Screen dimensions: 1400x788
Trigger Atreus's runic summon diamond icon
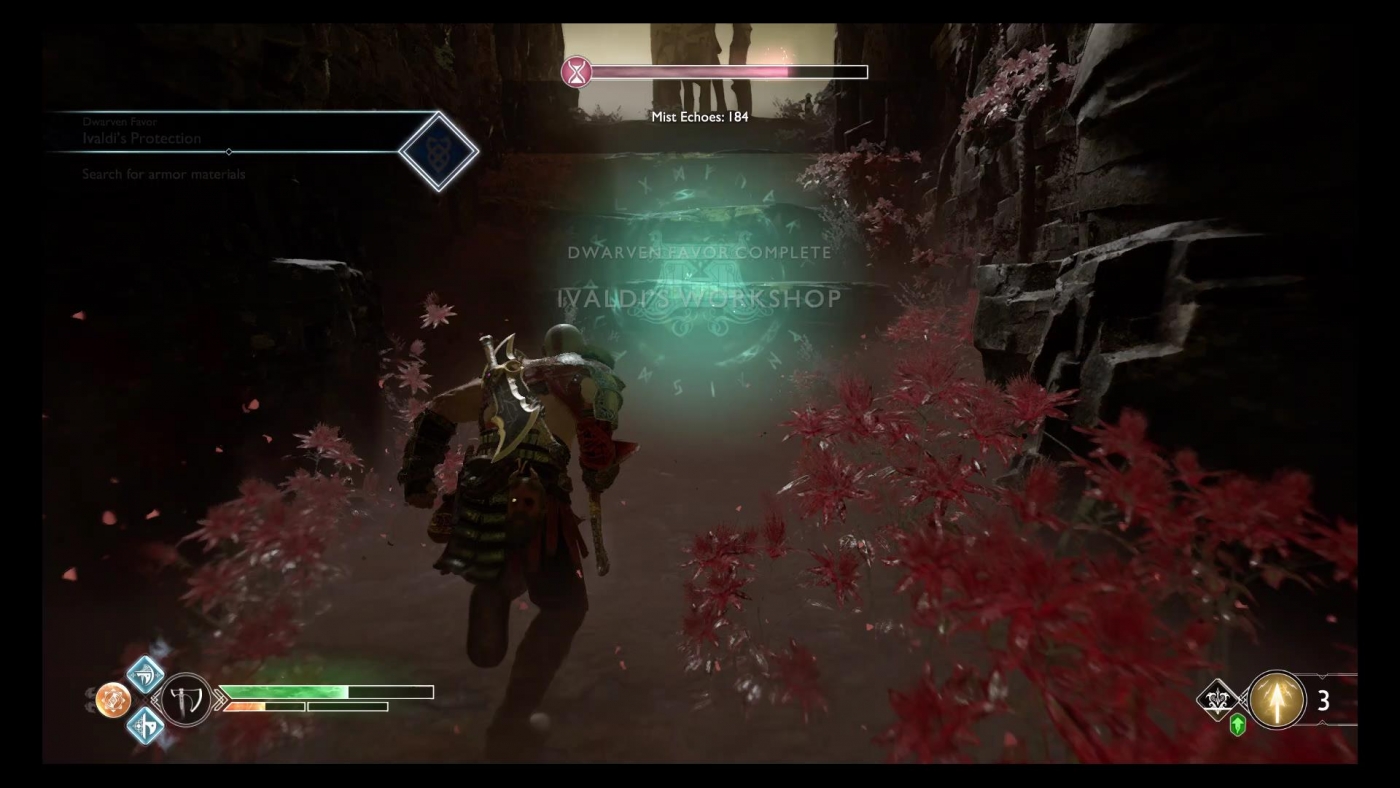coord(1219,700)
